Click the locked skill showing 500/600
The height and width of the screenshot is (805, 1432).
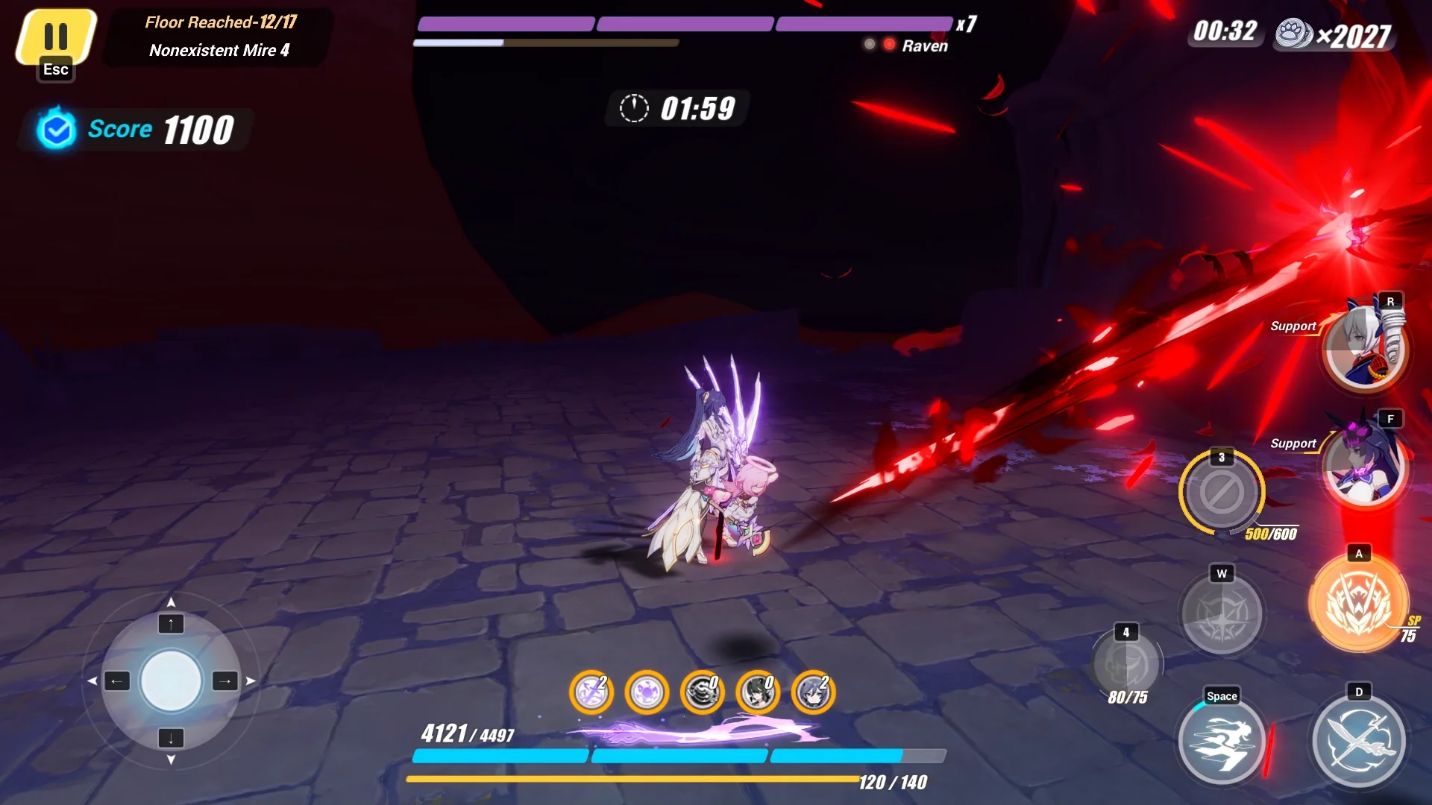pyautogui.click(x=1221, y=492)
